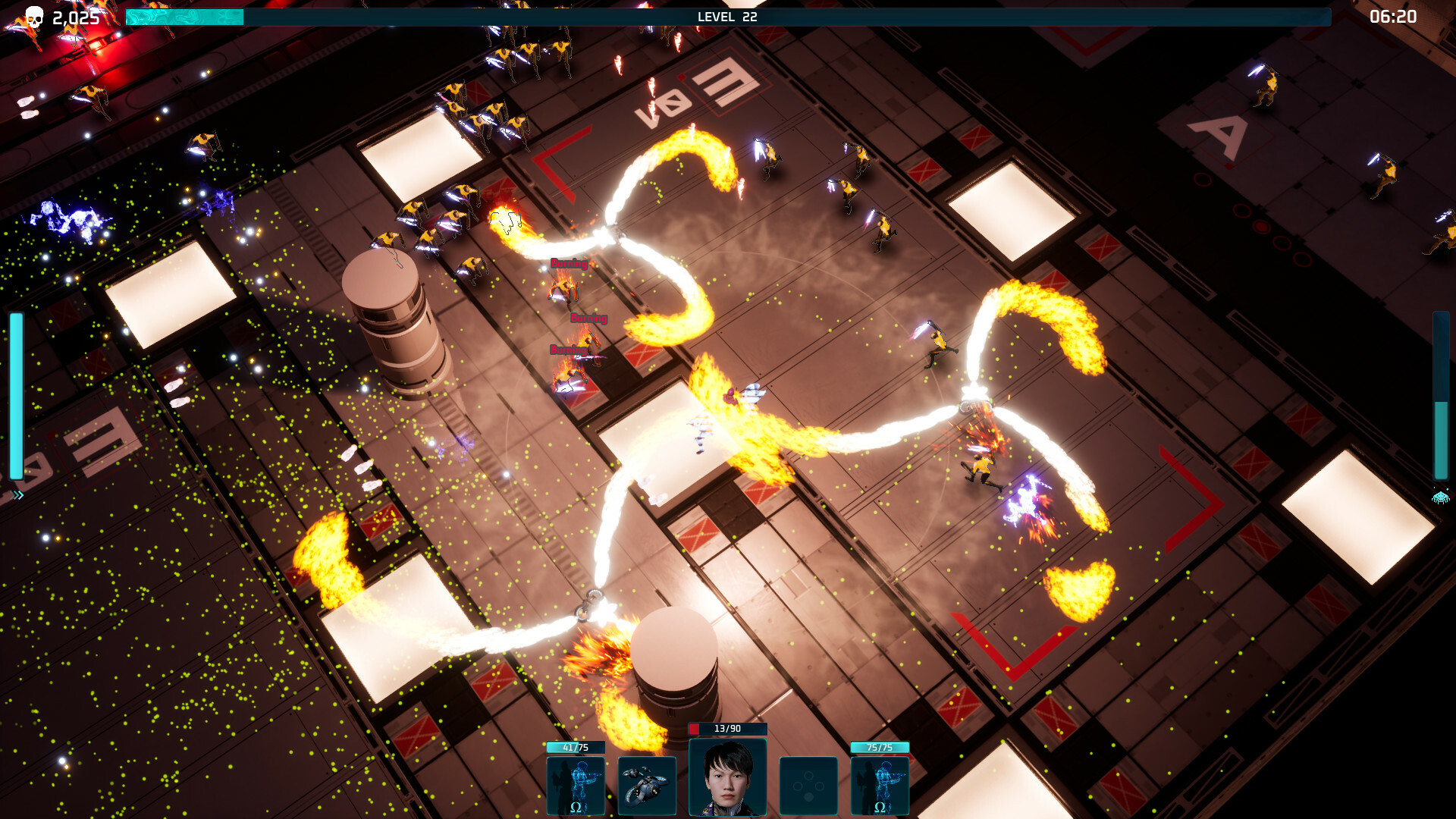Select the right Ω squad soldier portrait

click(880, 785)
